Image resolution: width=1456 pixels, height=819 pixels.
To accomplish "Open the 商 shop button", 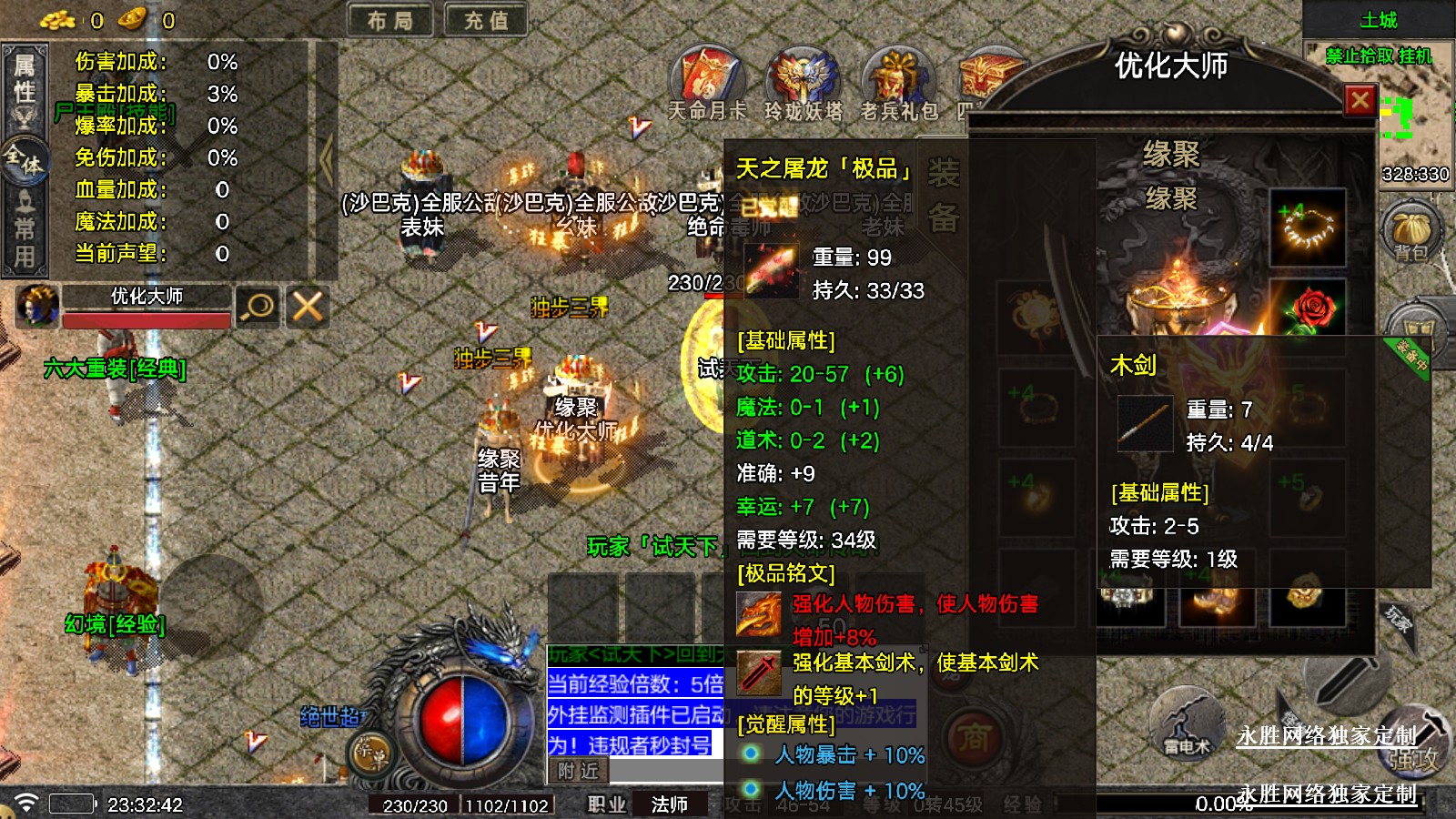I will point(974,737).
